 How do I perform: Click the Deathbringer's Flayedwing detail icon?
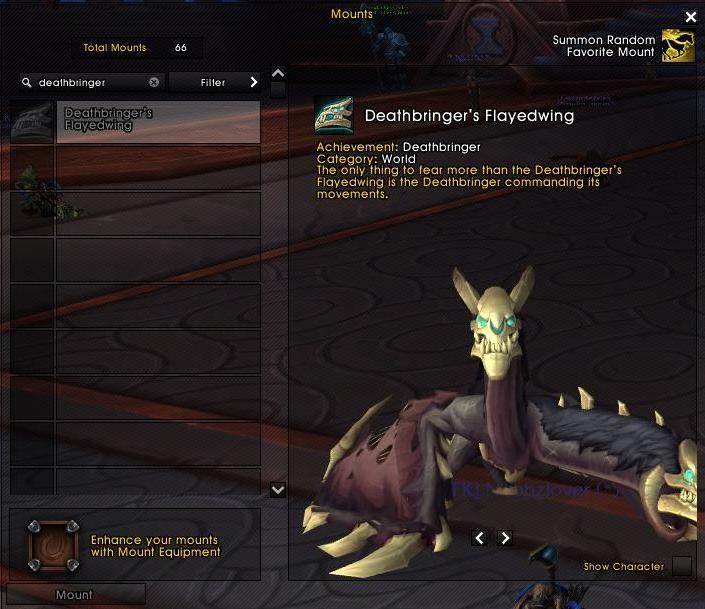pos(333,116)
